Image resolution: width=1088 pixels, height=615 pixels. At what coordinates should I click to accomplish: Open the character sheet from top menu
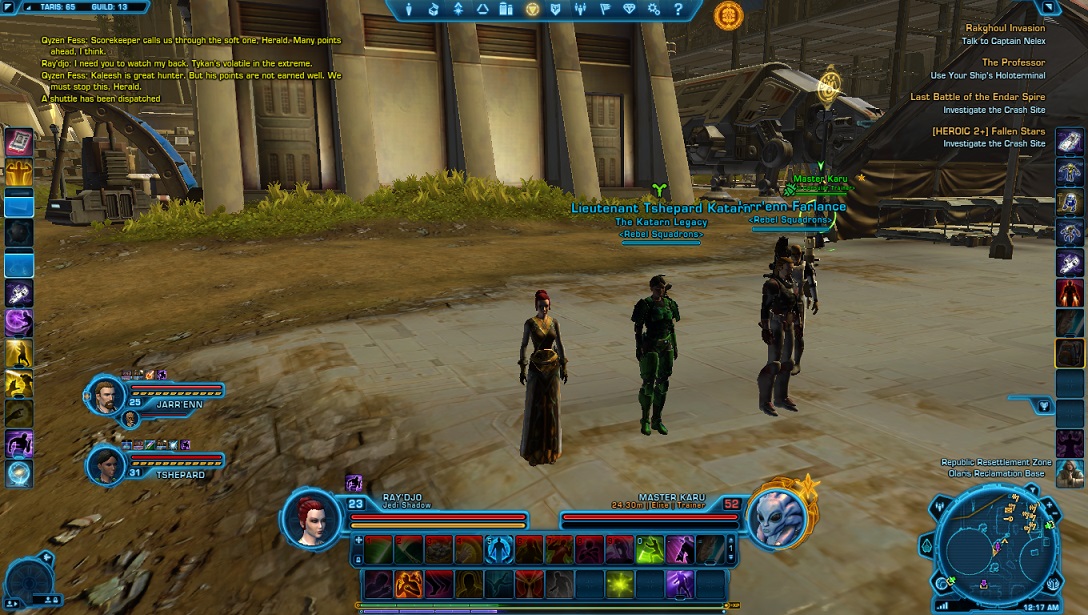click(410, 9)
